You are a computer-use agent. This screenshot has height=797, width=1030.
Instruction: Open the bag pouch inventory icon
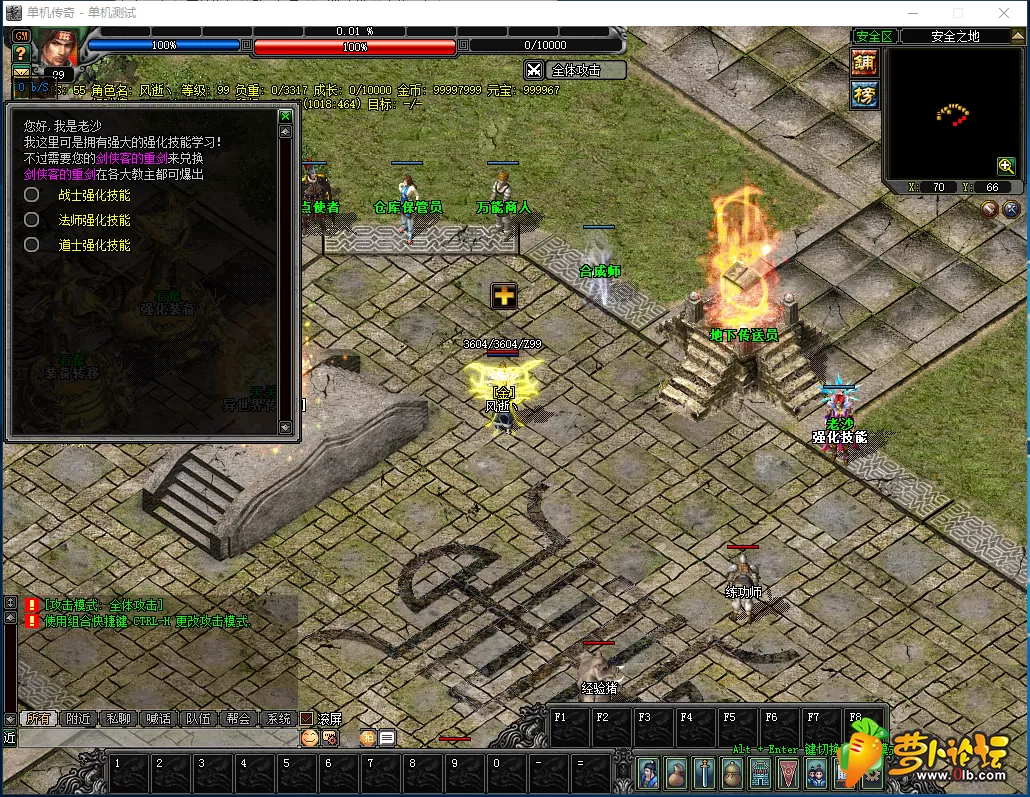677,773
